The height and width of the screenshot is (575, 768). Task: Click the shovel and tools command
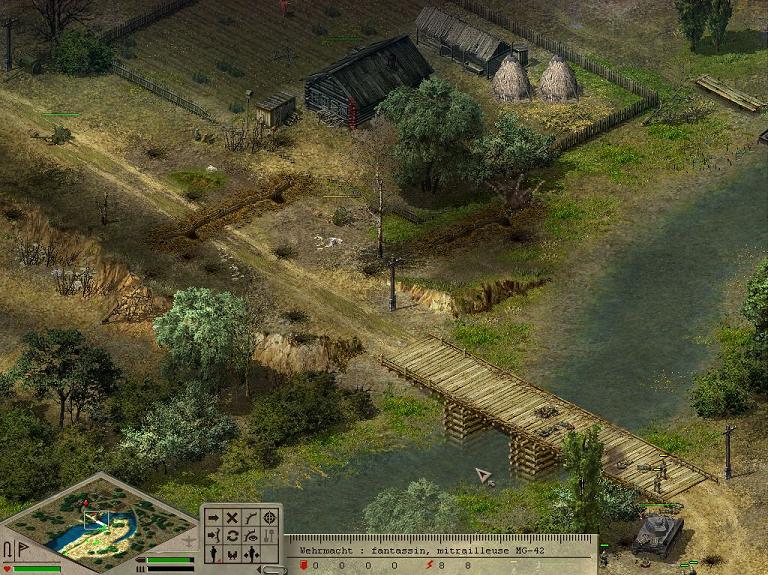[269, 535]
